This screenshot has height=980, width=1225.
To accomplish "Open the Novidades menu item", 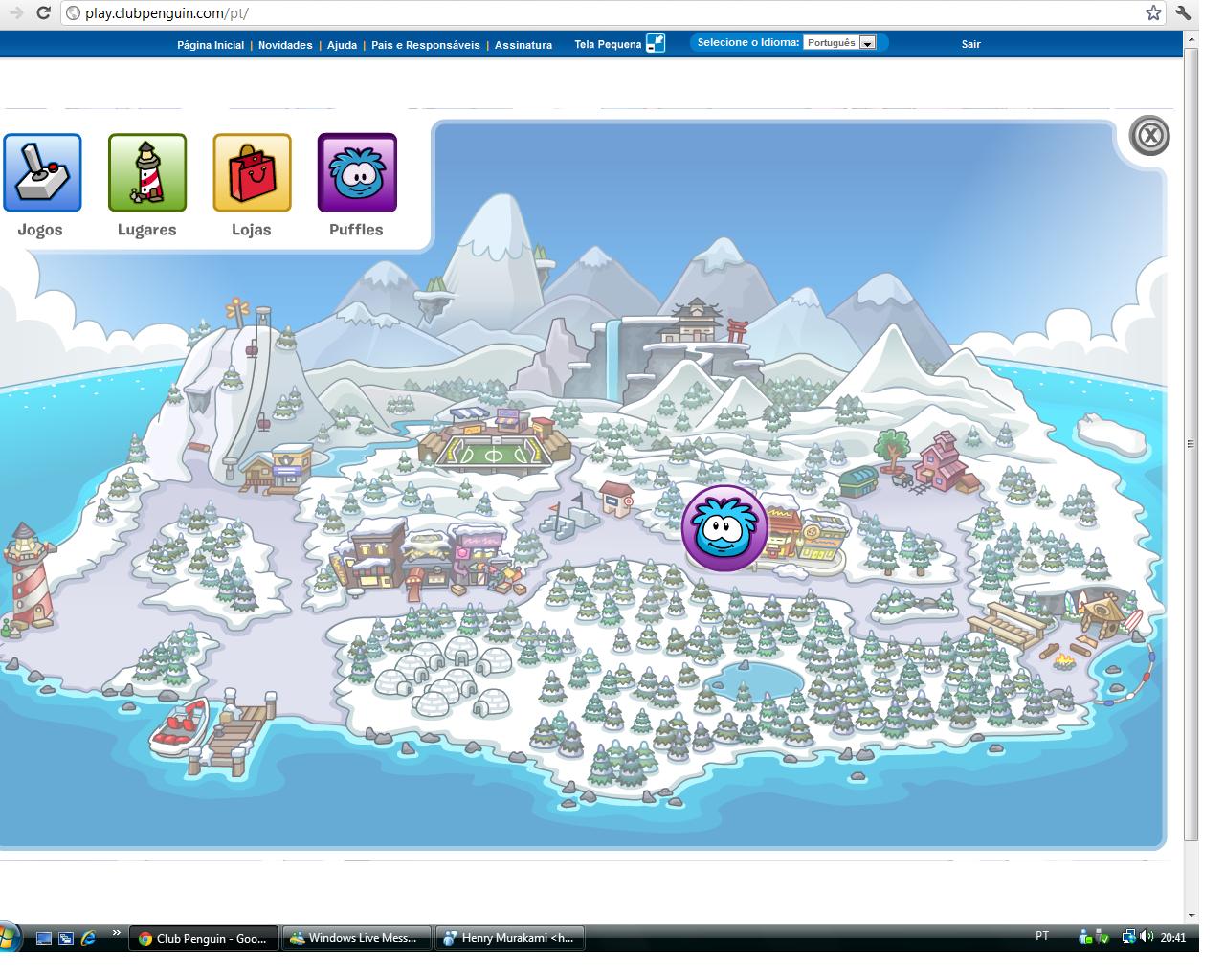I will click(285, 44).
